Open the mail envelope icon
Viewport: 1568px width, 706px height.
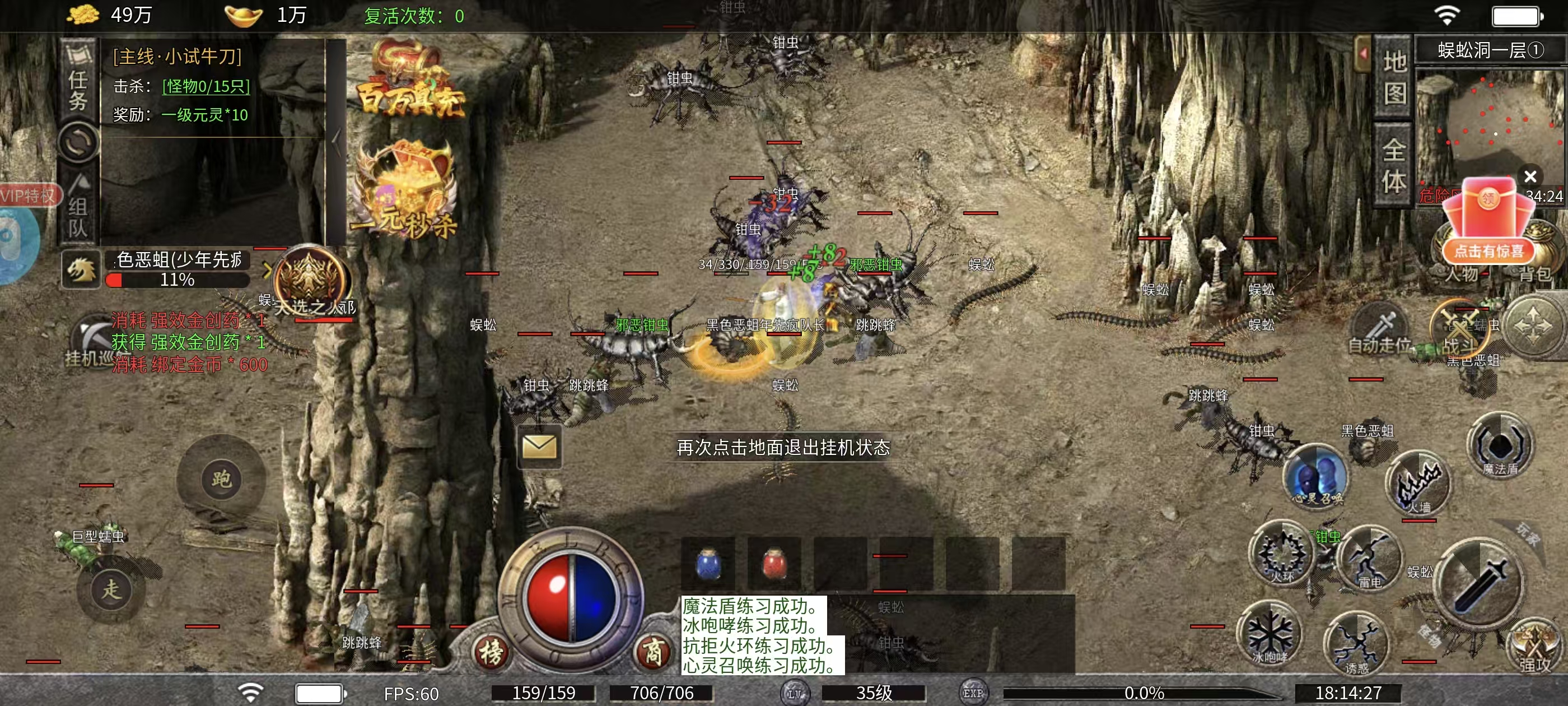(x=539, y=447)
